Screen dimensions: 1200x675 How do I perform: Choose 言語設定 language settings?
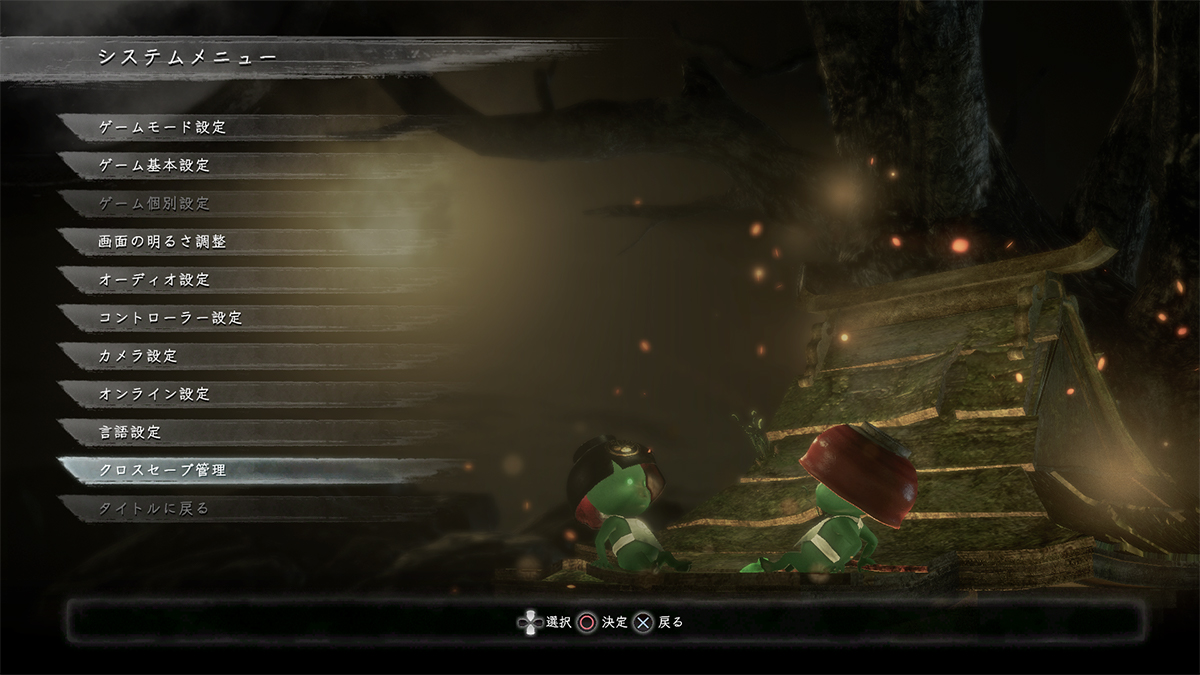[131, 432]
